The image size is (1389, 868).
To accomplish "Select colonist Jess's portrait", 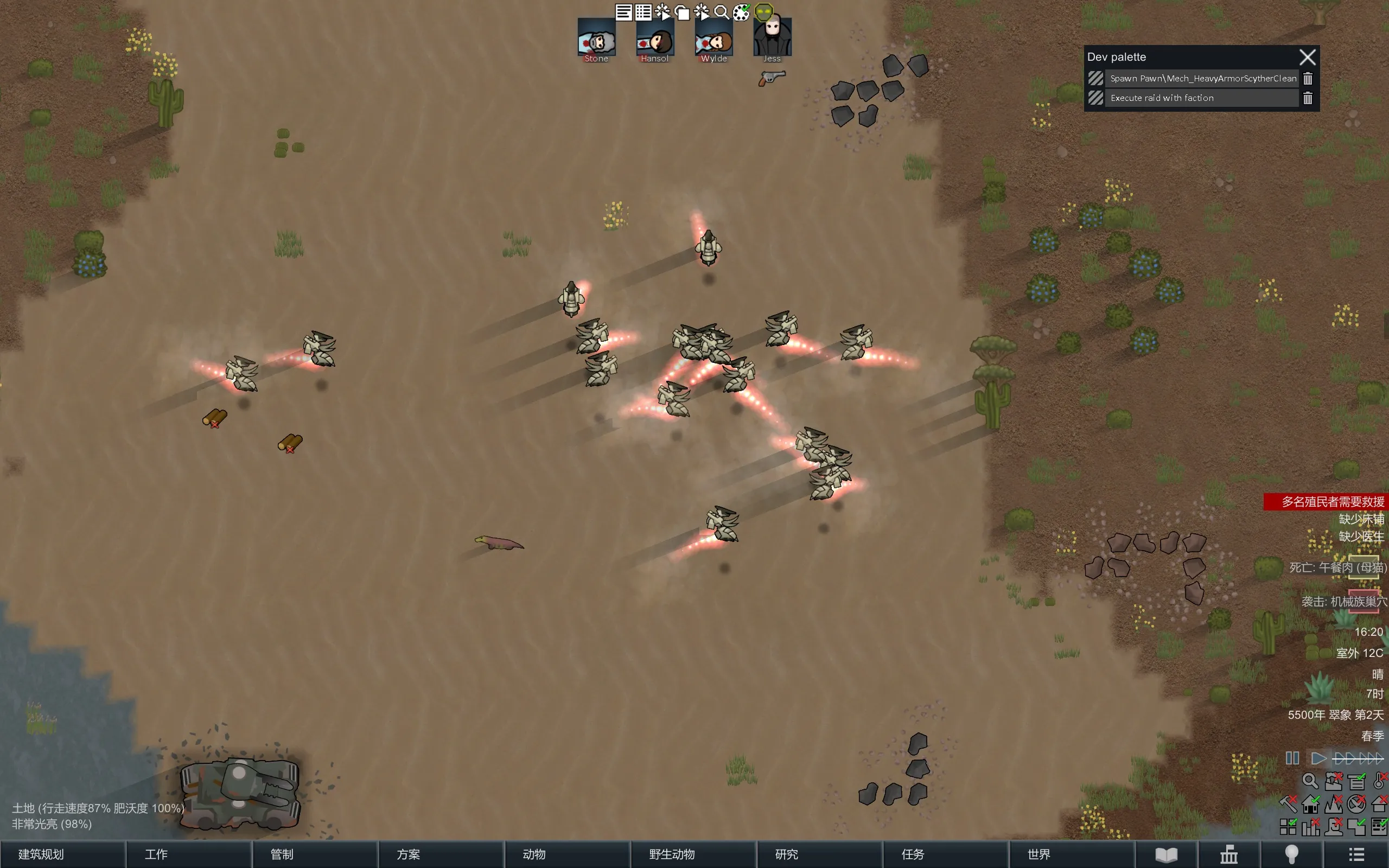I will pos(772,38).
